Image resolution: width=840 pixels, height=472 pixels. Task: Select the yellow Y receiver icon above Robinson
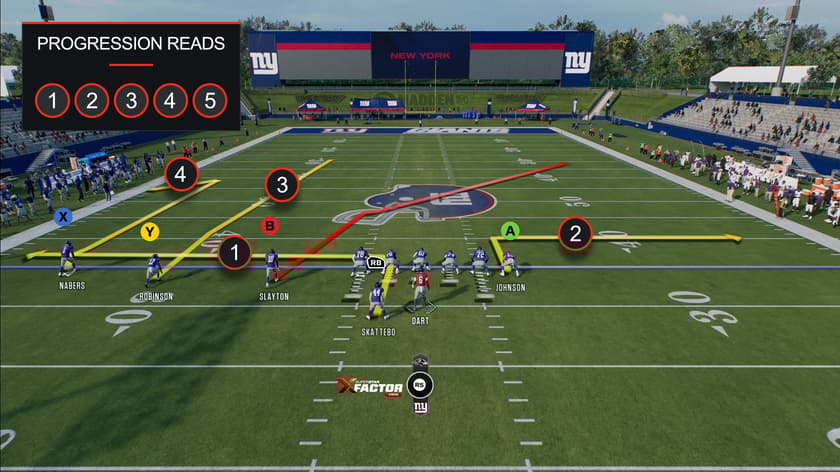click(150, 232)
